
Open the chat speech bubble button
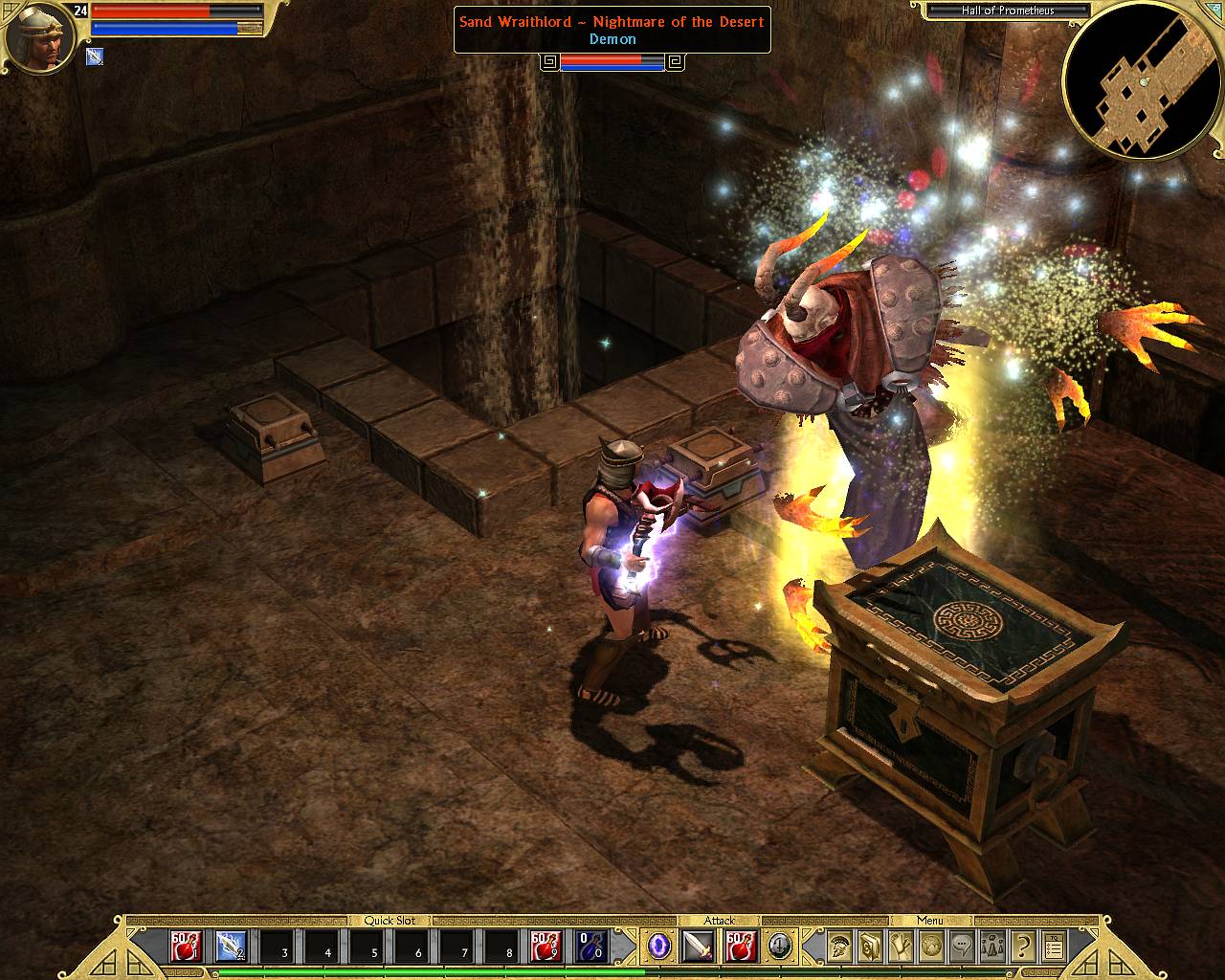coord(962,946)
